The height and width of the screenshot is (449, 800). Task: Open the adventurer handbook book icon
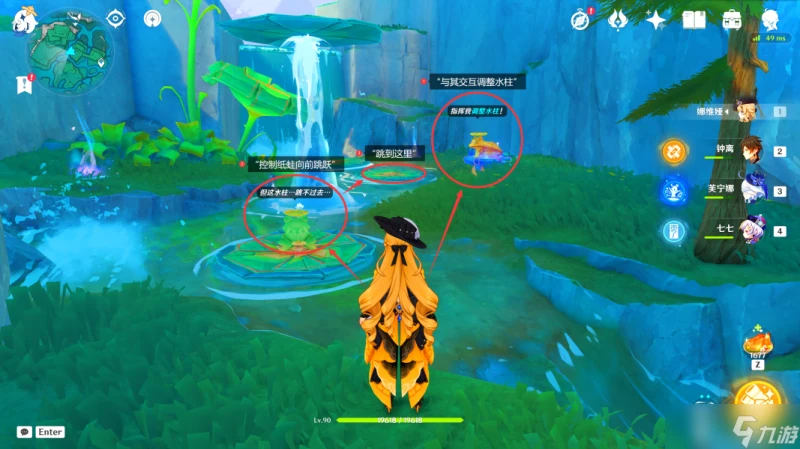(x=694, y=19)
